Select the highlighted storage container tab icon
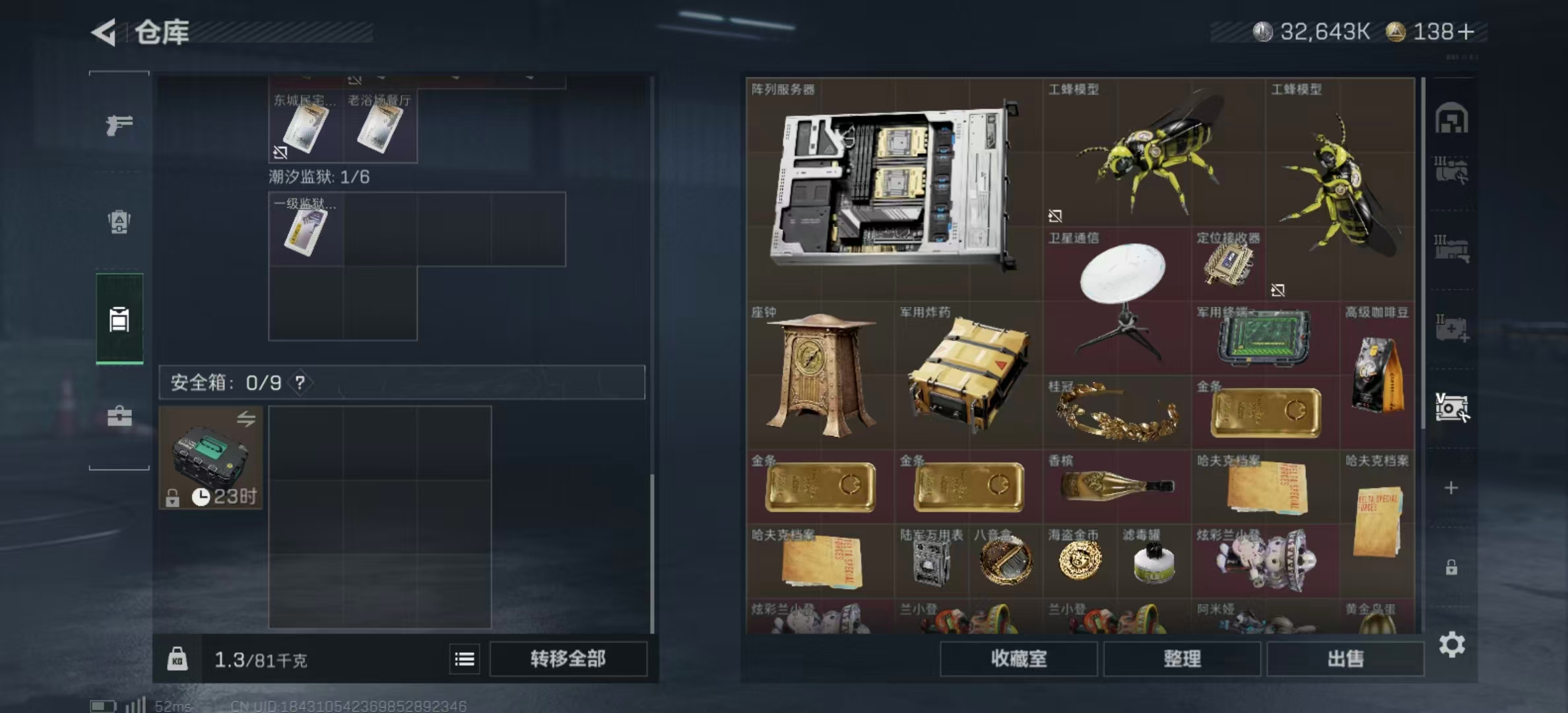This screenshot has height=713, width=1568. click(119, 320)
